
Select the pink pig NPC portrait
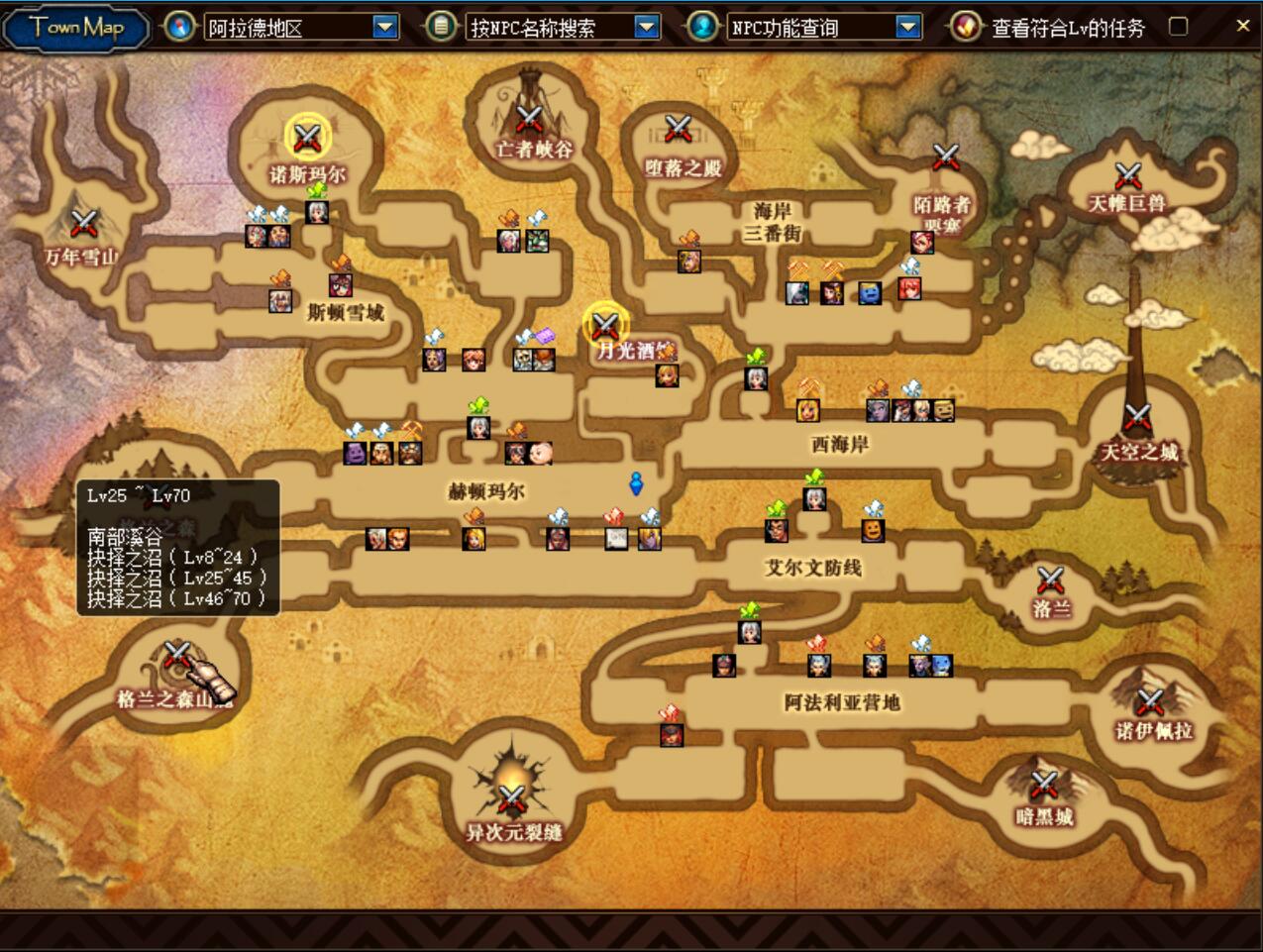tap(540, 453)
